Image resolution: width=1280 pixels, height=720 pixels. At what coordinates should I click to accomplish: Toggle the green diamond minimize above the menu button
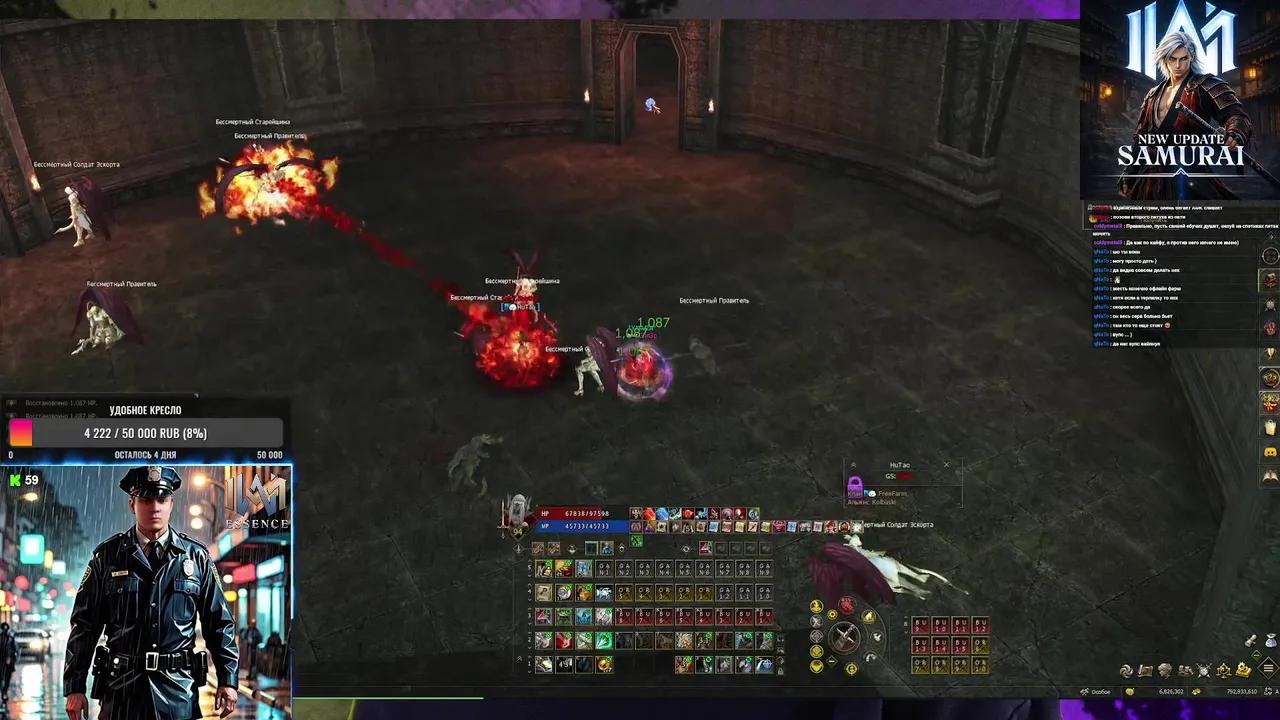pyautogui.click(x=1256, y=654)
